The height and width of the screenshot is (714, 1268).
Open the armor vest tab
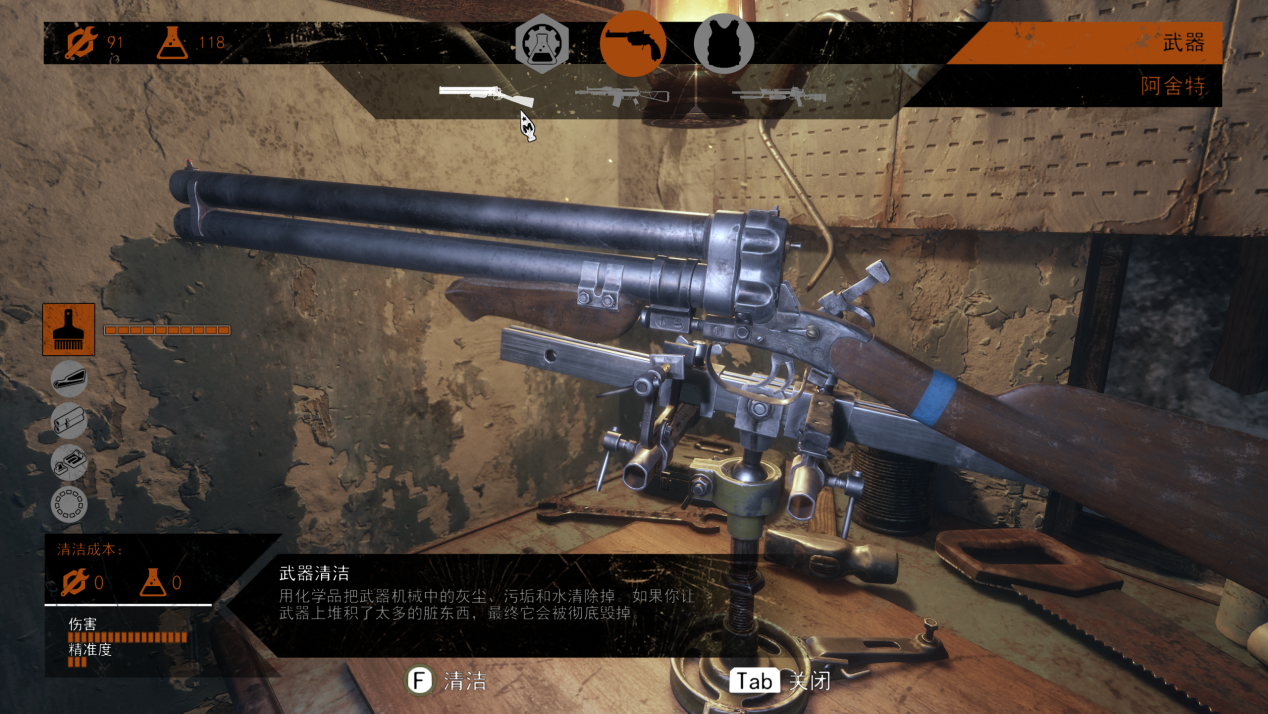coord(723,44)
